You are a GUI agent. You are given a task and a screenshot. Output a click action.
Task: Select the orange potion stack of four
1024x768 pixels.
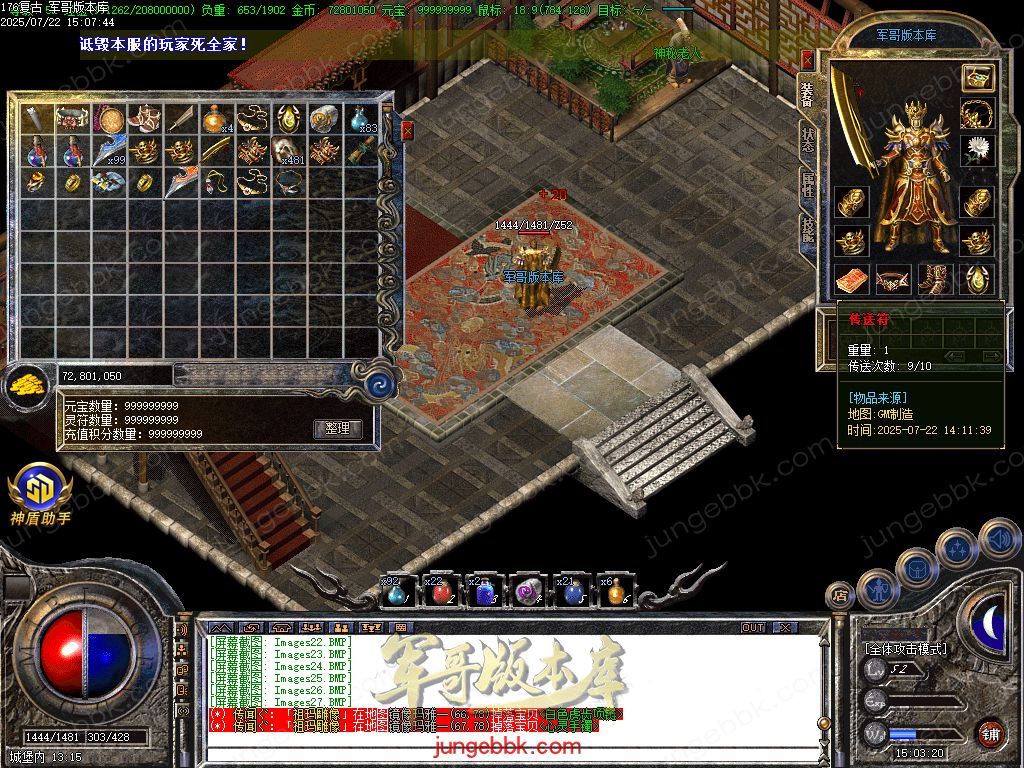[215, 120]
